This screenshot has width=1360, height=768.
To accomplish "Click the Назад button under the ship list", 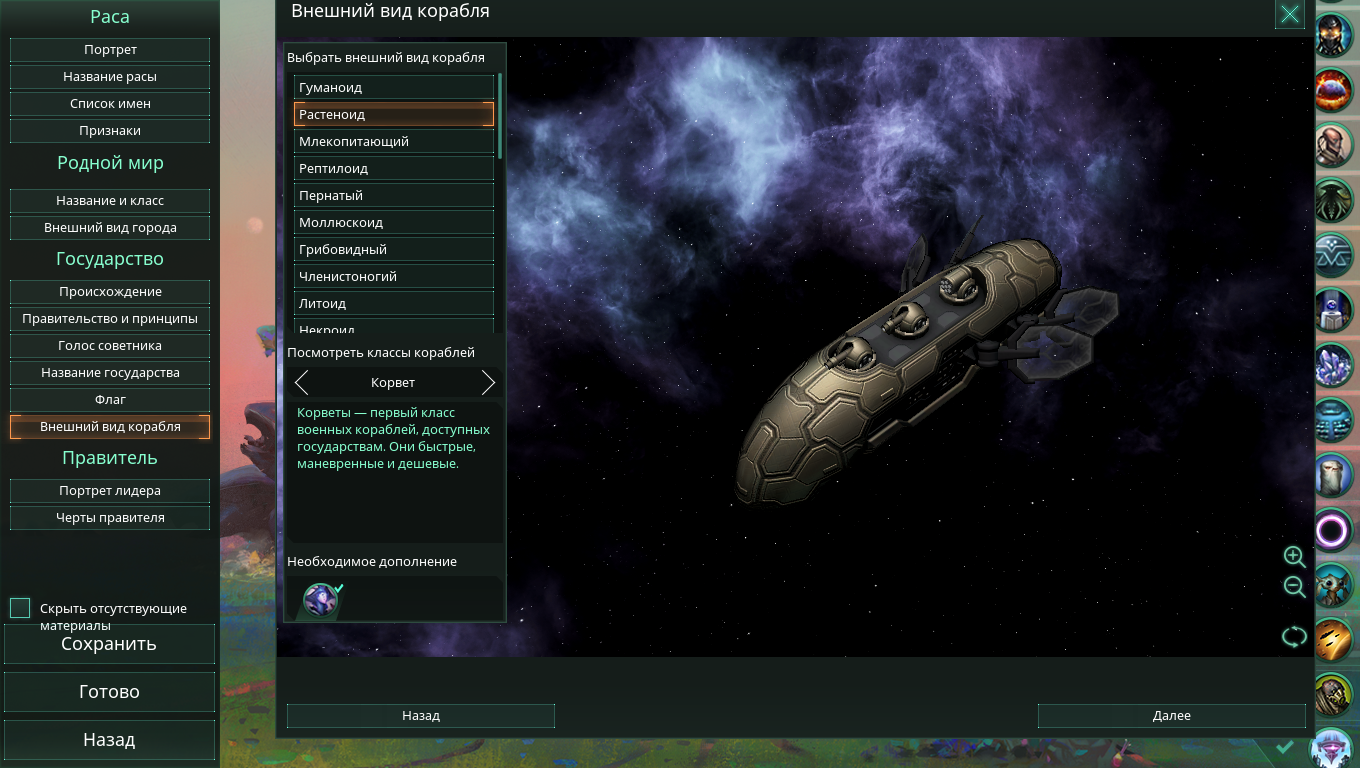I will coord(420,716).
